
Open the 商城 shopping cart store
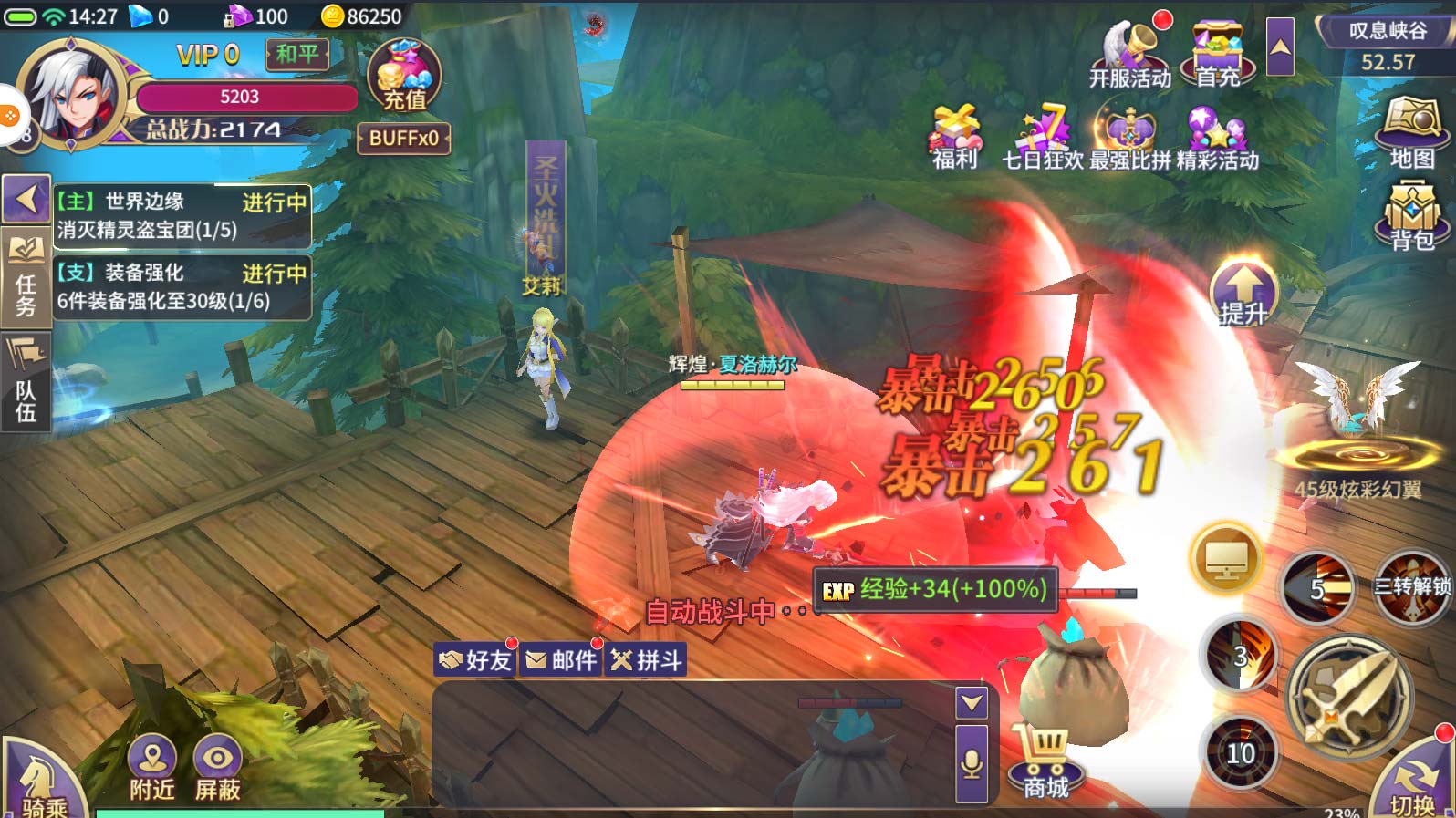click(1045, 762)
